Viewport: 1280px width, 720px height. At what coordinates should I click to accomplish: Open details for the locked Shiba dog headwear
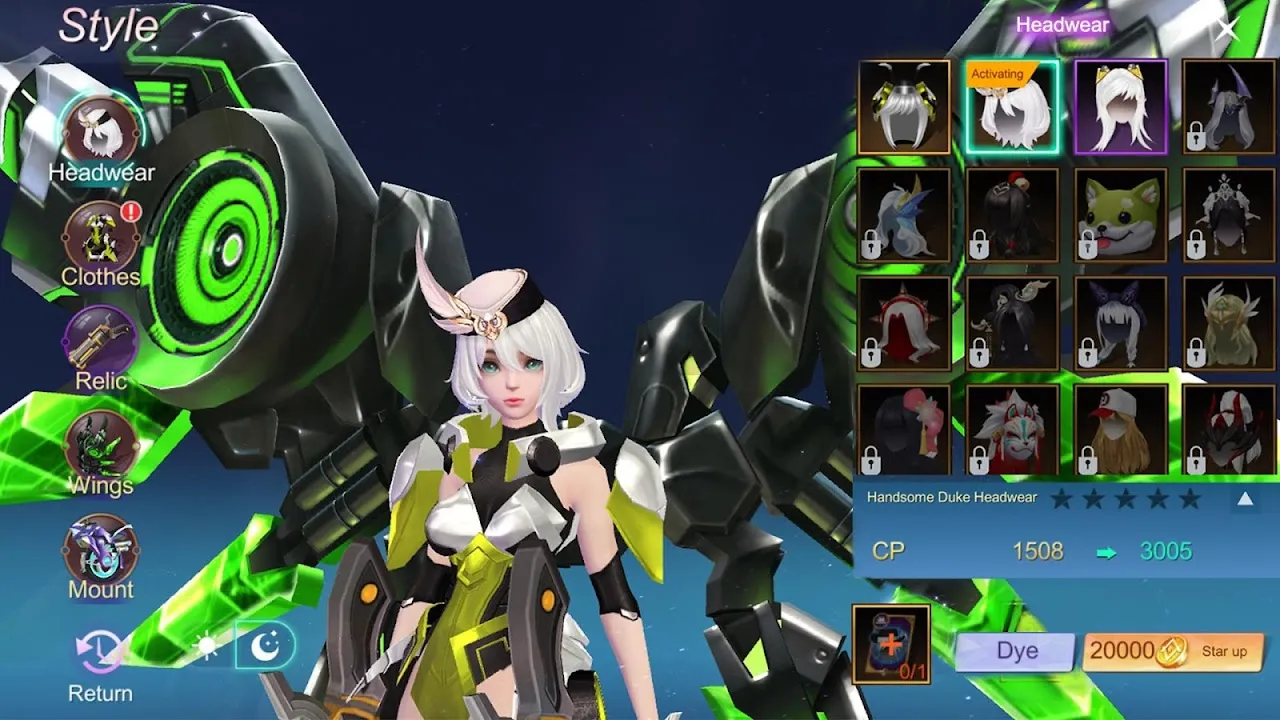(x=1119, y=214)
